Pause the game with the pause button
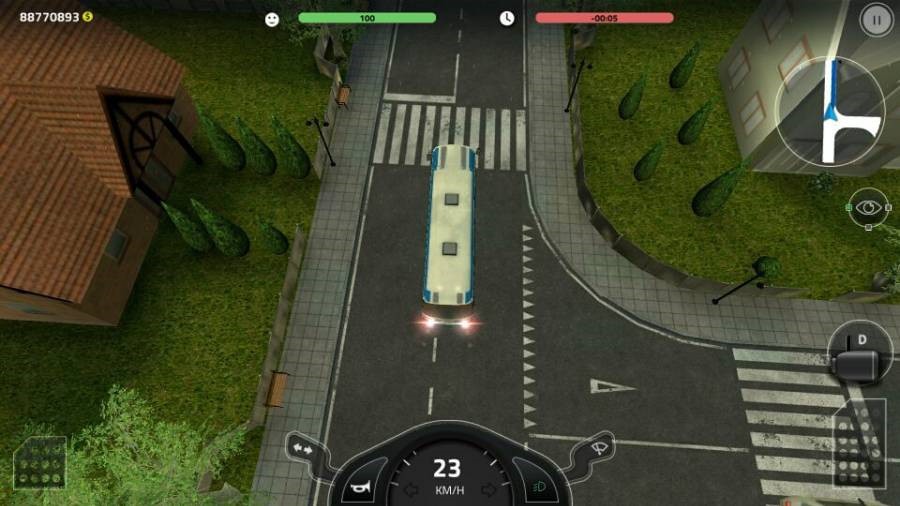Screen dimensions: 900x506 [876, 19]
